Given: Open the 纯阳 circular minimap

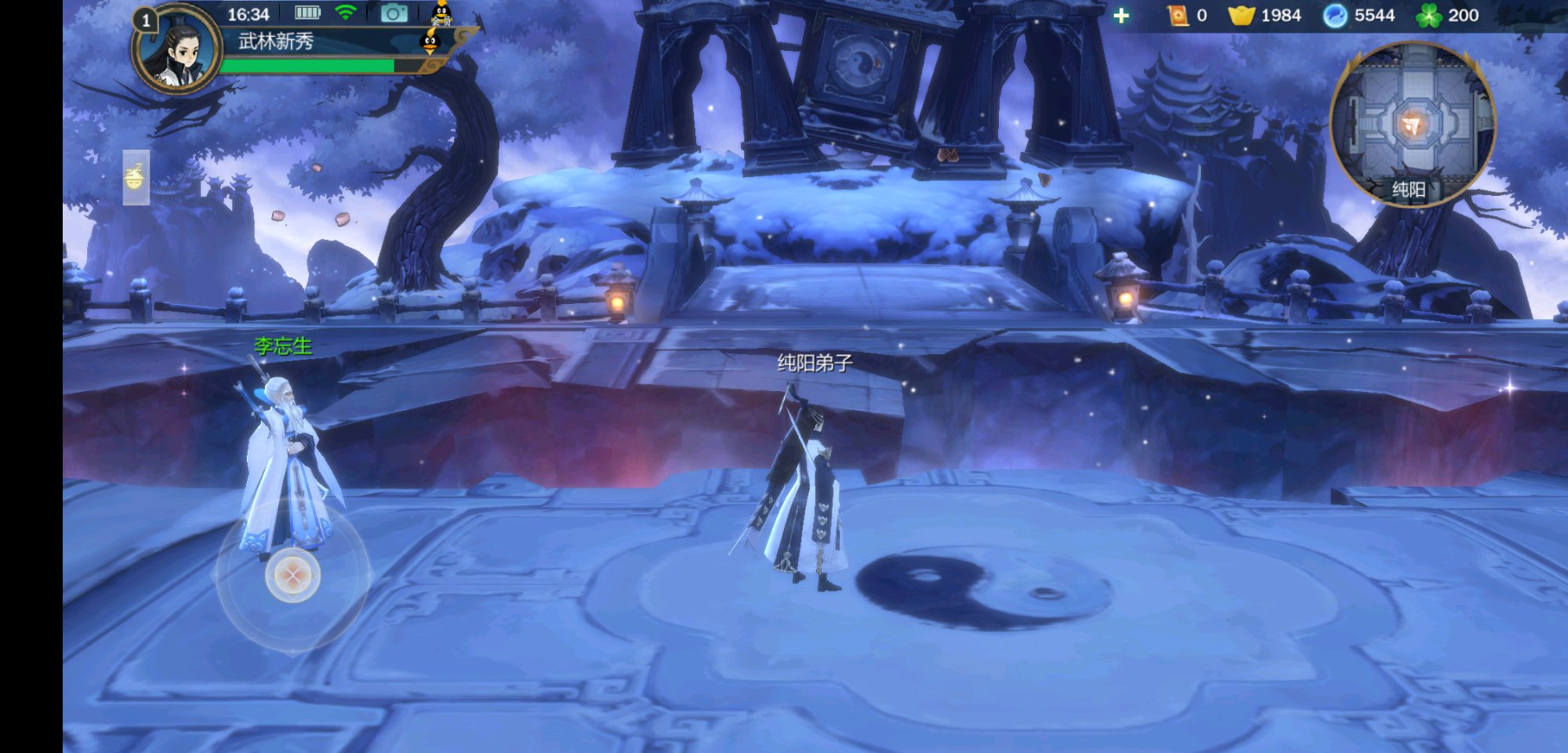Looking at the screenshot, I should [1412, 124].
